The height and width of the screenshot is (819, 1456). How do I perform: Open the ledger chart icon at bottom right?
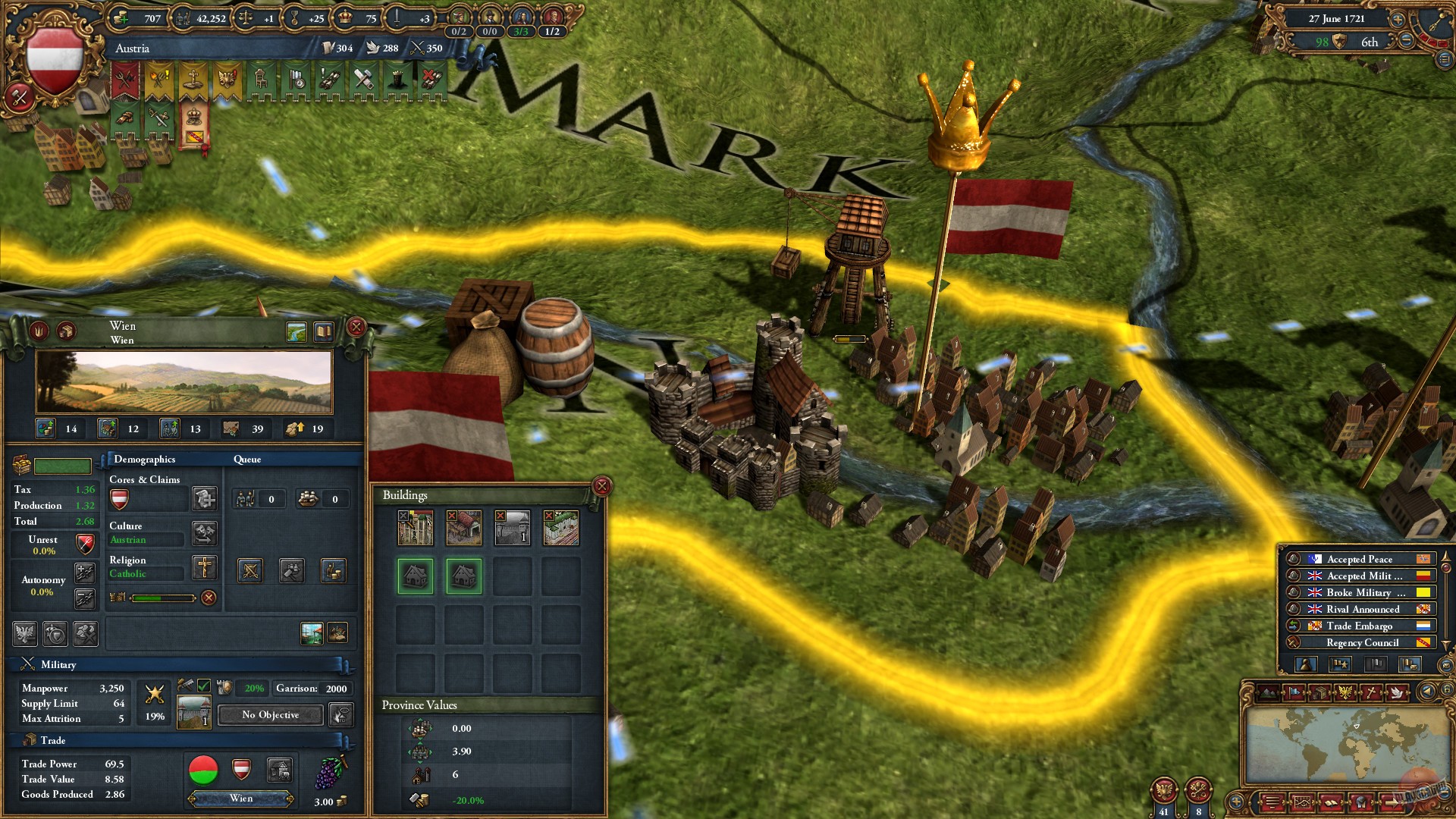(1302, 803)
